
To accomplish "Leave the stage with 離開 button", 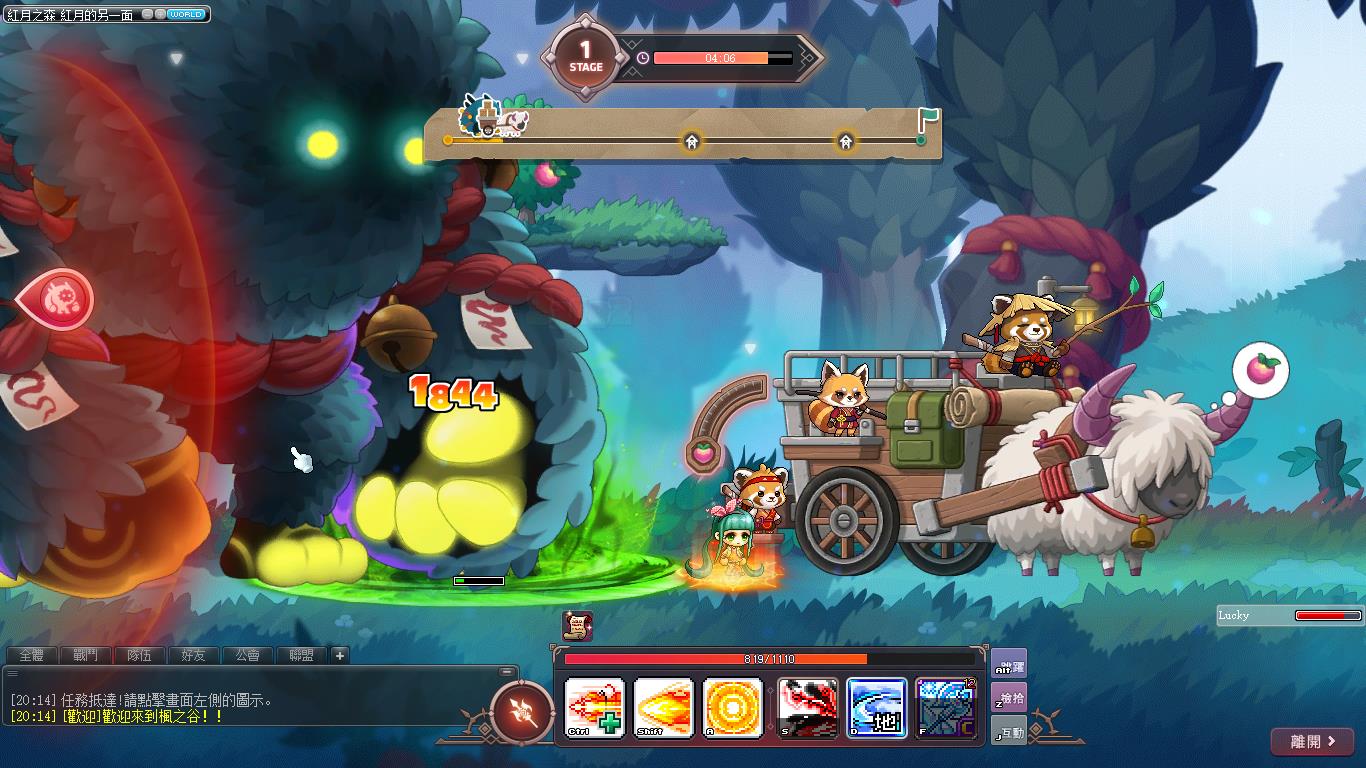I will (x=1312, y=742).
